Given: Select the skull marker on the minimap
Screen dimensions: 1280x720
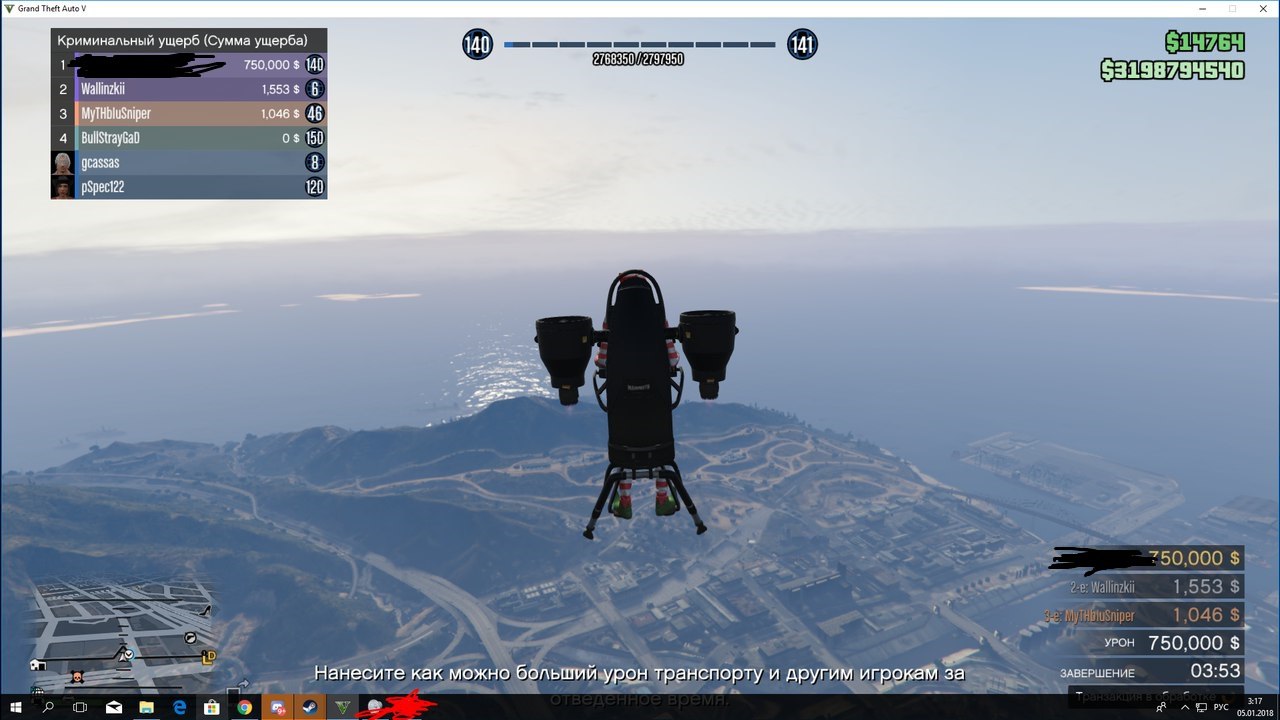Looking at the screenshot, I should click(x=77, y=677).
